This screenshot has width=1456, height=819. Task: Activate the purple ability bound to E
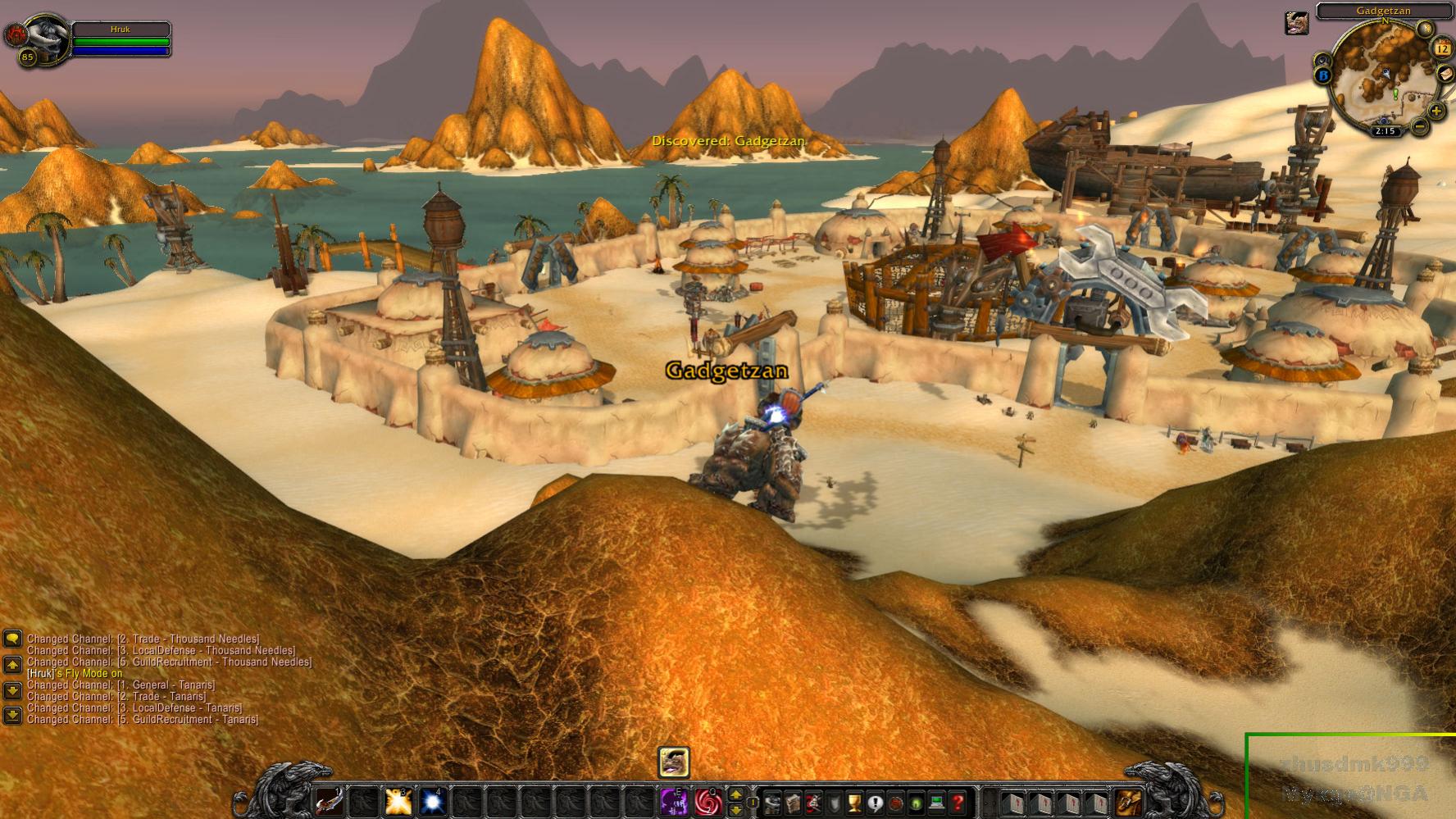[674, 801]
